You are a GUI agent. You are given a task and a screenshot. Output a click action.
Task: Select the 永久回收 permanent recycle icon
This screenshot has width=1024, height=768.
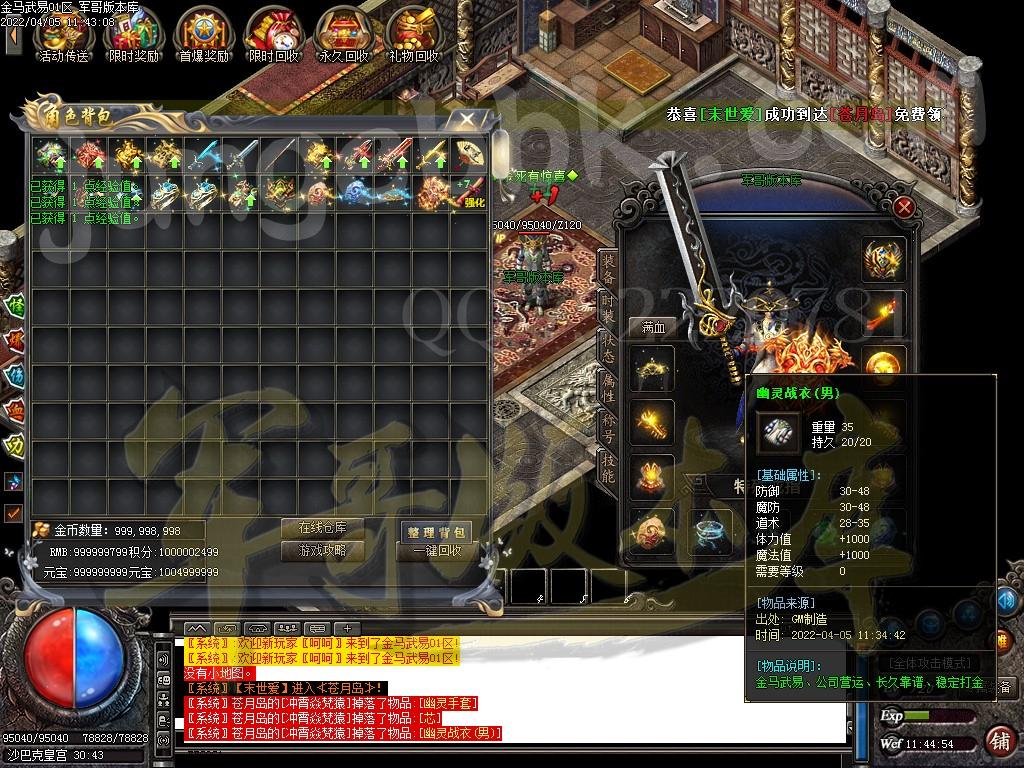pyautogui.click(x=343, y=34)
